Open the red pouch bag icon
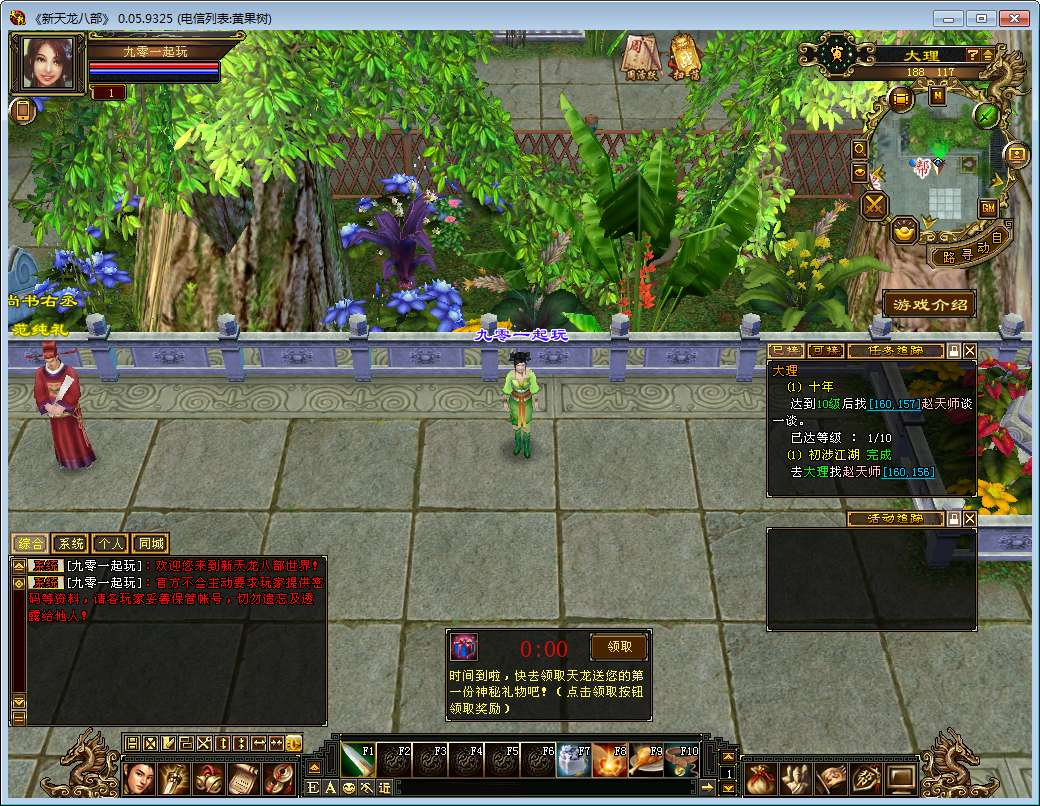 tap(760, 776)
